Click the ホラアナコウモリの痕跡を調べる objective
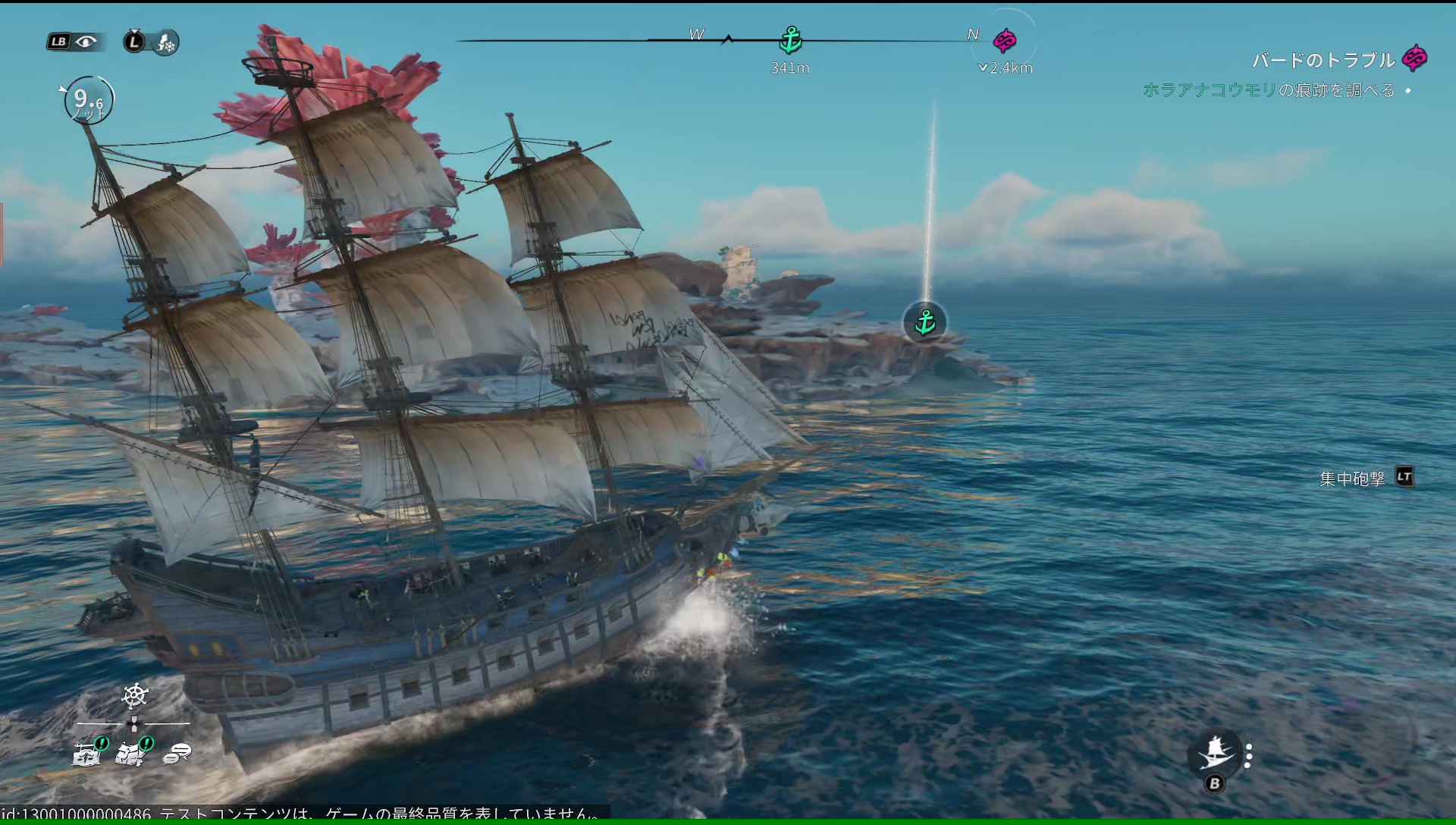The image size is (1456, 825). (1268, 90)
